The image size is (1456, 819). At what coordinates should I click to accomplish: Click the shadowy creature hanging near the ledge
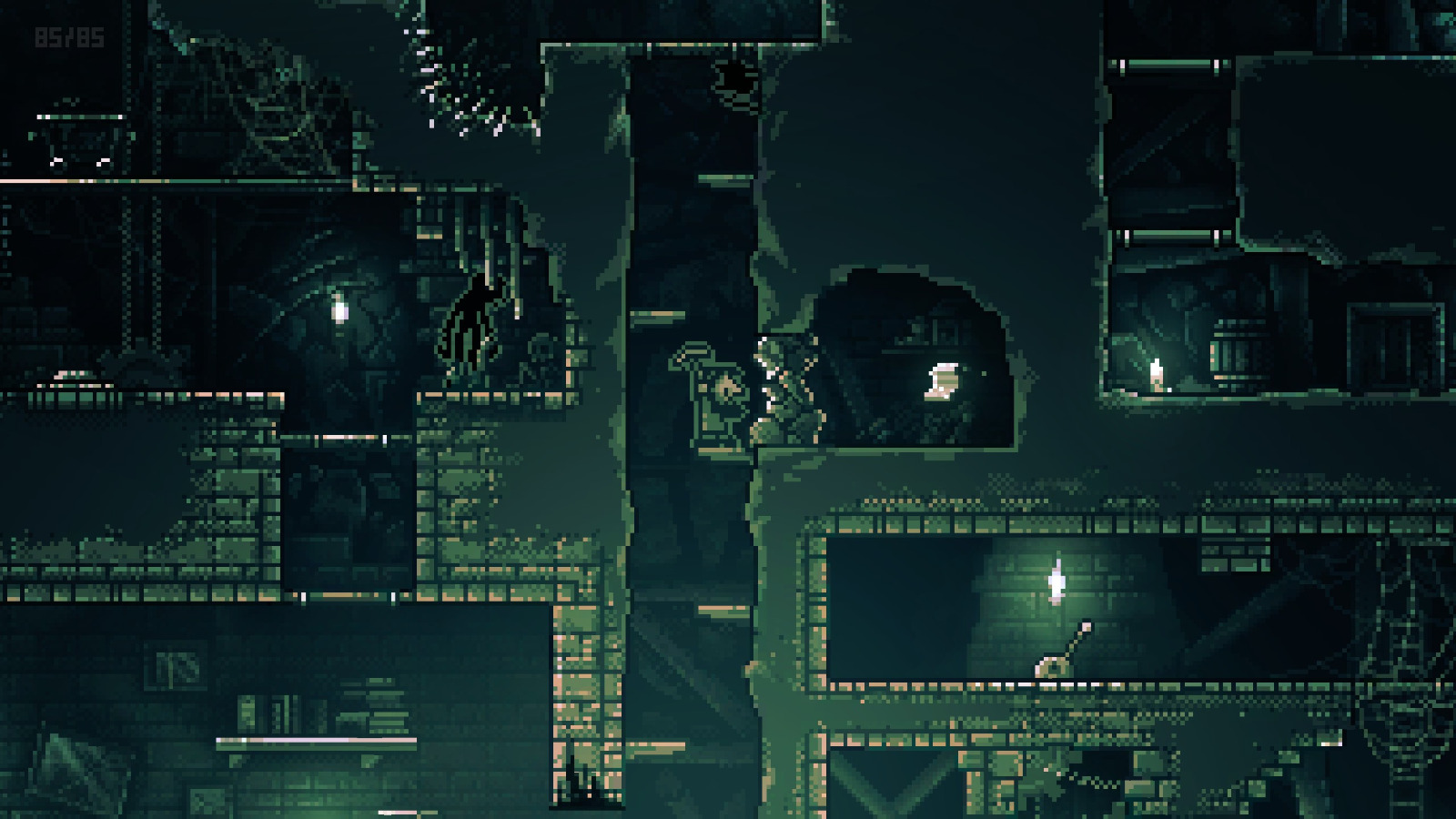tap(473, 318)
